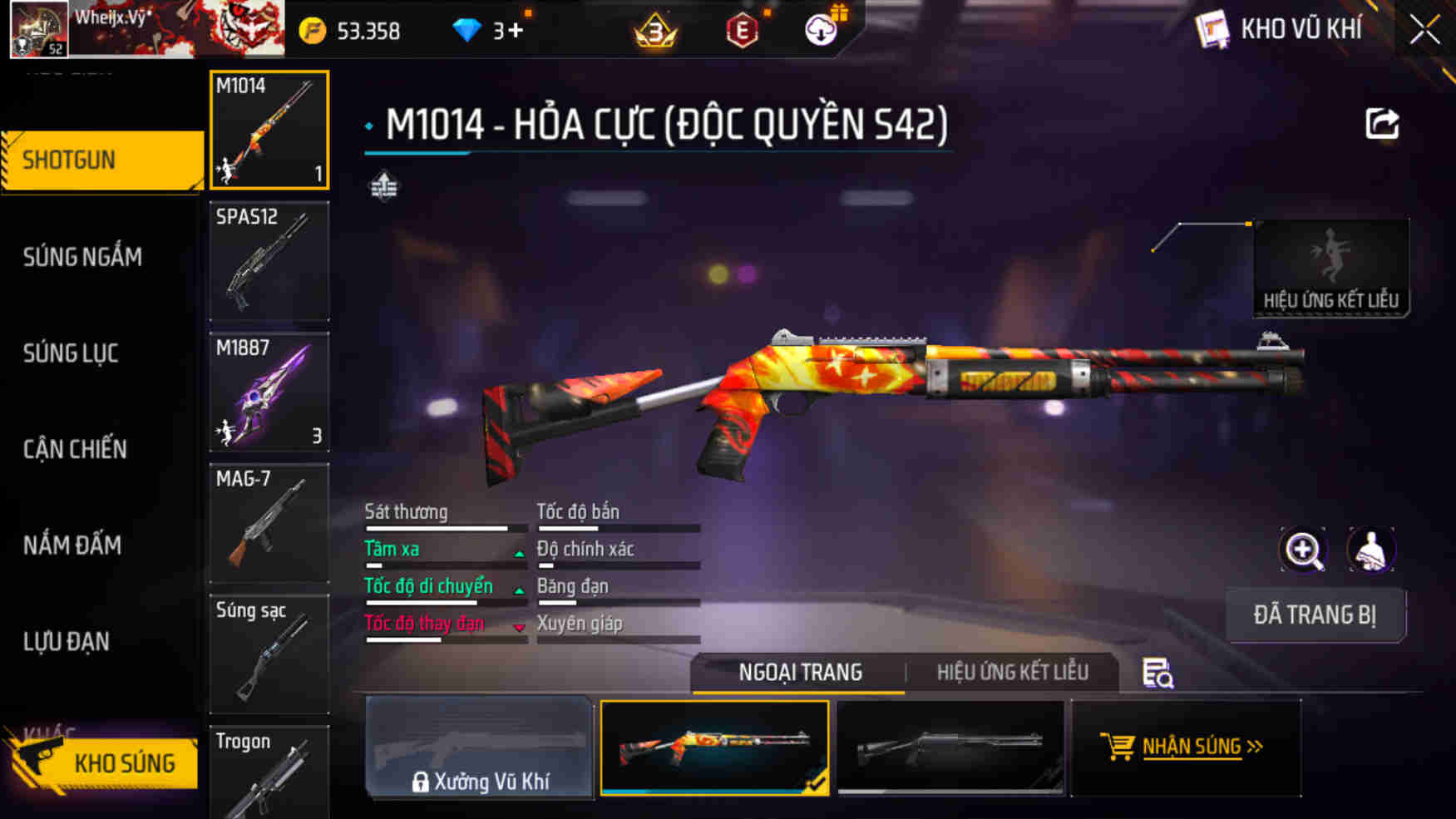The width and height of the screenshot is (1456, 819).
Task: Switch to the HIỆU ỨNG KẾT LIỄU tab
Action: pos(1012,672)
